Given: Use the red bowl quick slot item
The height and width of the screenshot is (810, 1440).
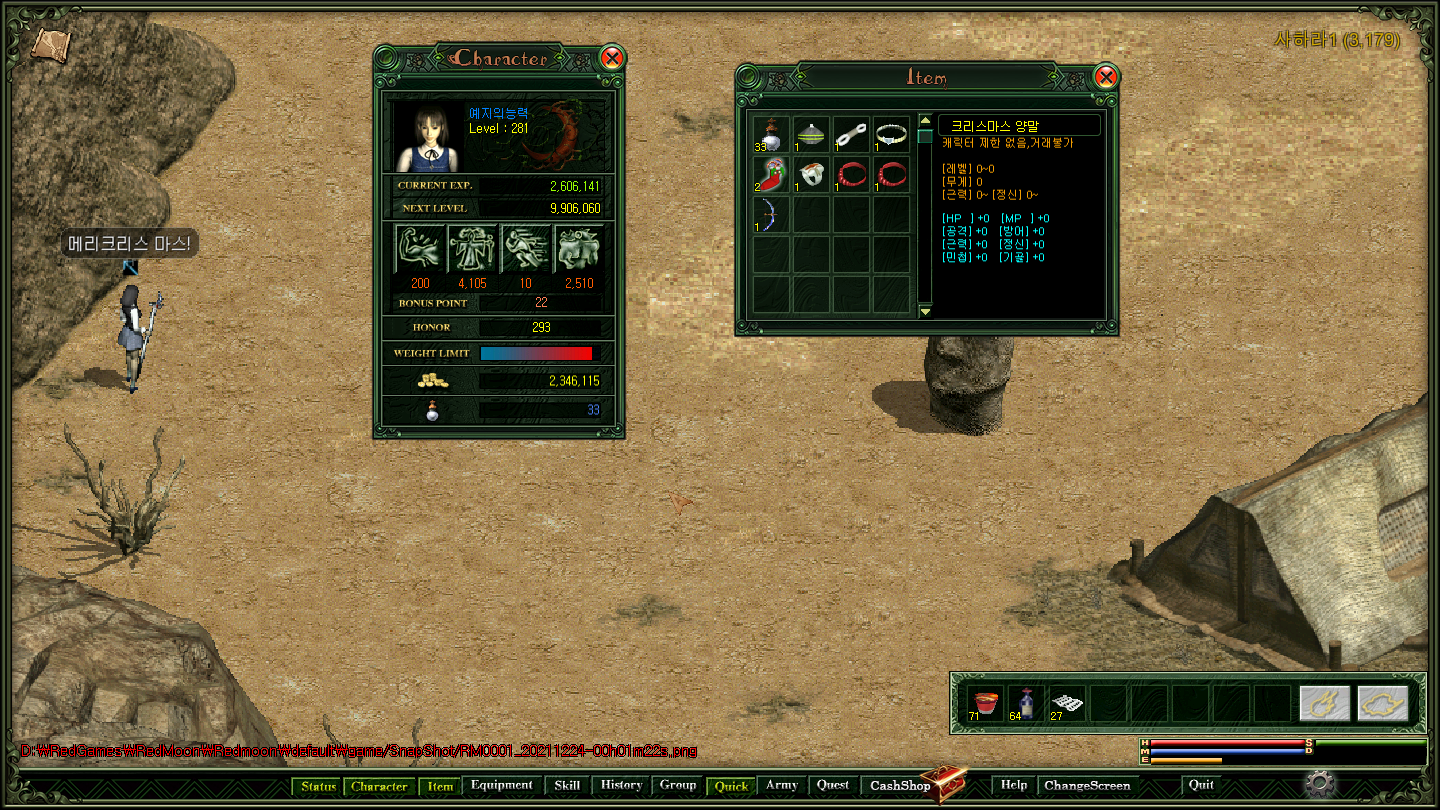Looking at the screenshot, I should point(987,702).
